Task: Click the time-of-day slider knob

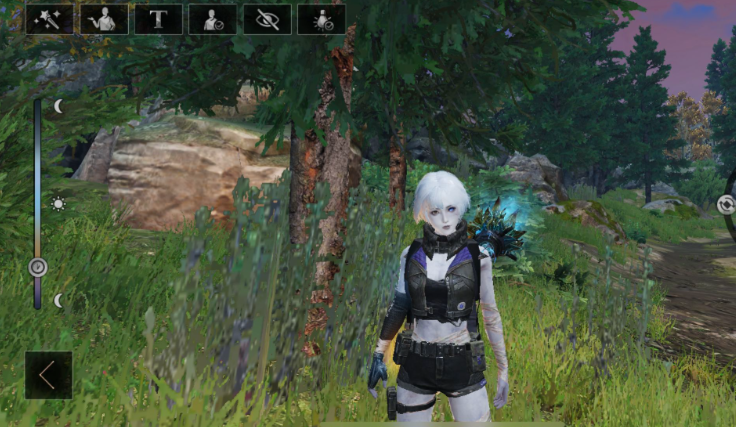Action: tap(38, 267)
